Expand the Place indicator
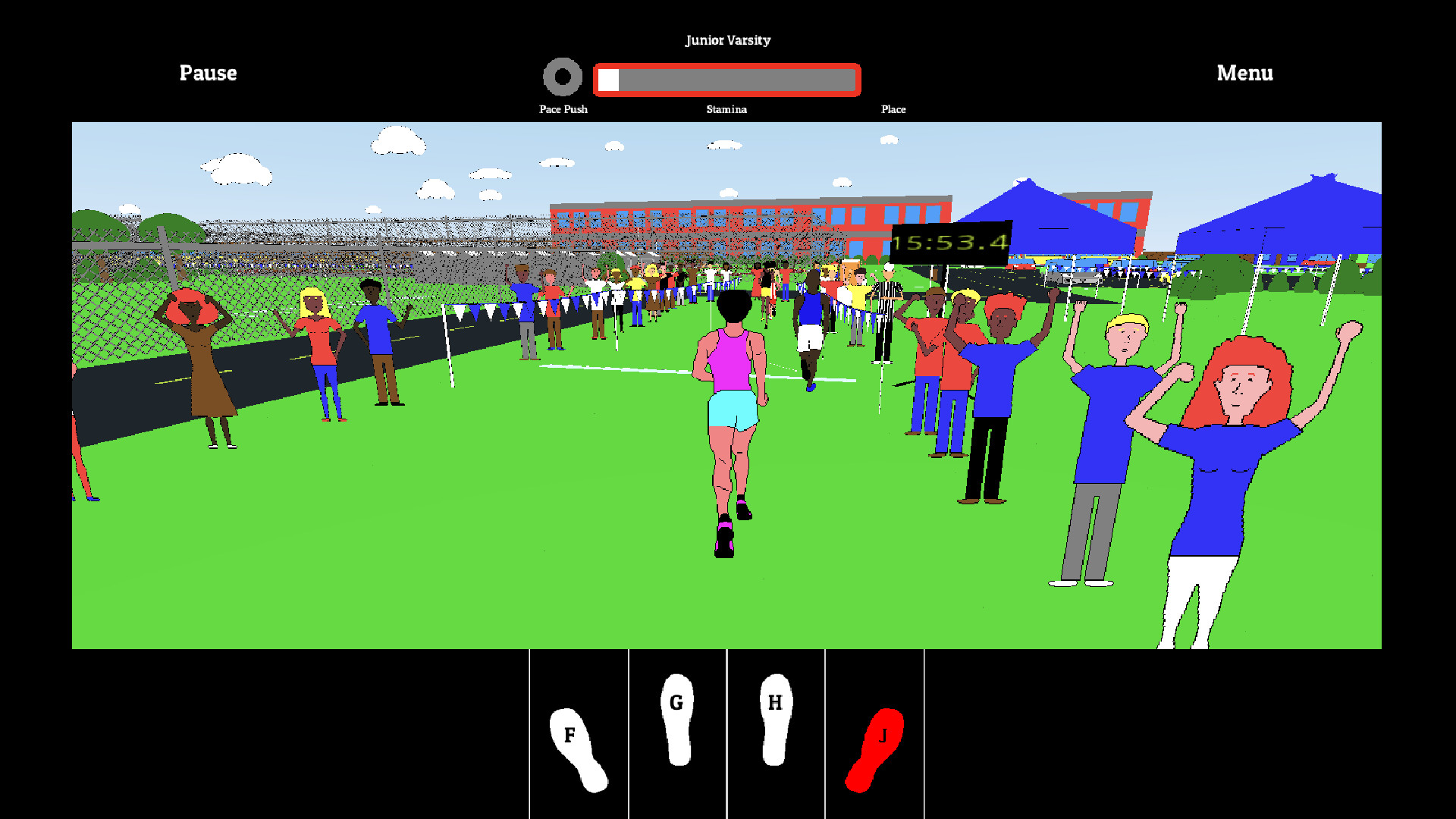Image resolution: width=1456 pixels, height=819 pixels. pyautogui.click(x=893, y=109)
